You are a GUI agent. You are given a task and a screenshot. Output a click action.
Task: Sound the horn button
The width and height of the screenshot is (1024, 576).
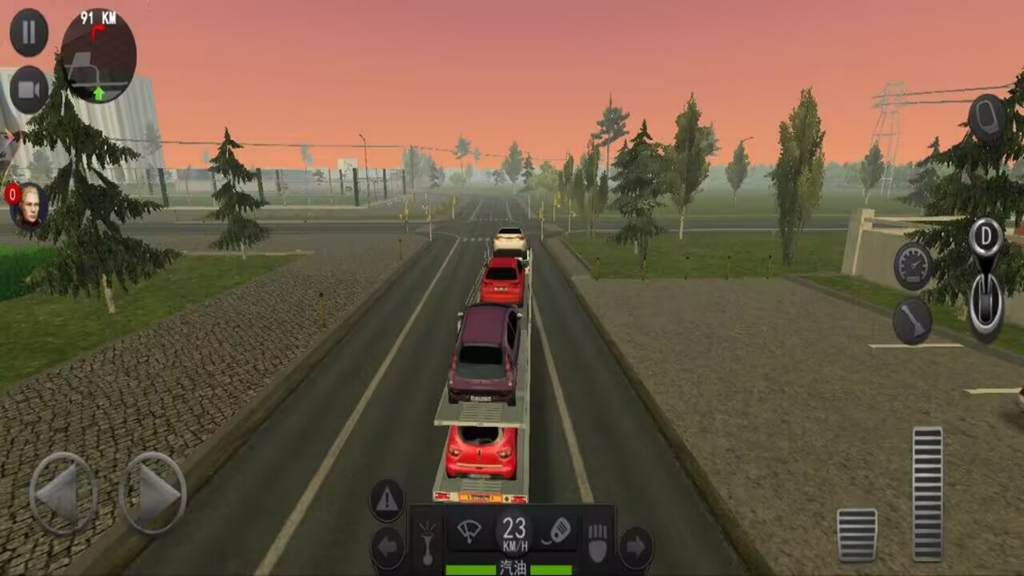coord(912,321)
